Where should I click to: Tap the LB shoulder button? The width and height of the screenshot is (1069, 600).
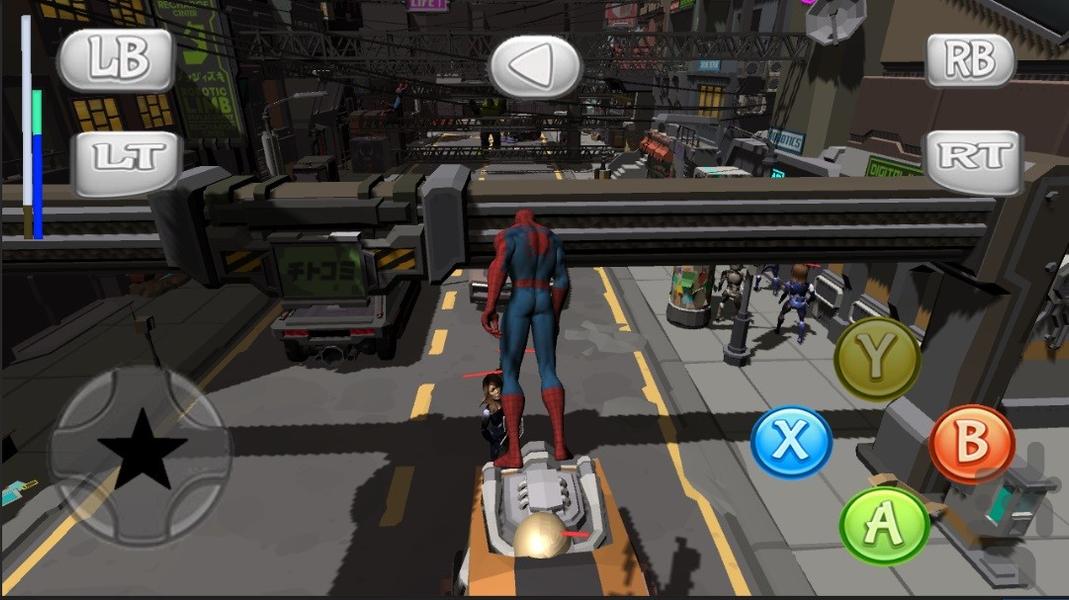tap(116, 60)
